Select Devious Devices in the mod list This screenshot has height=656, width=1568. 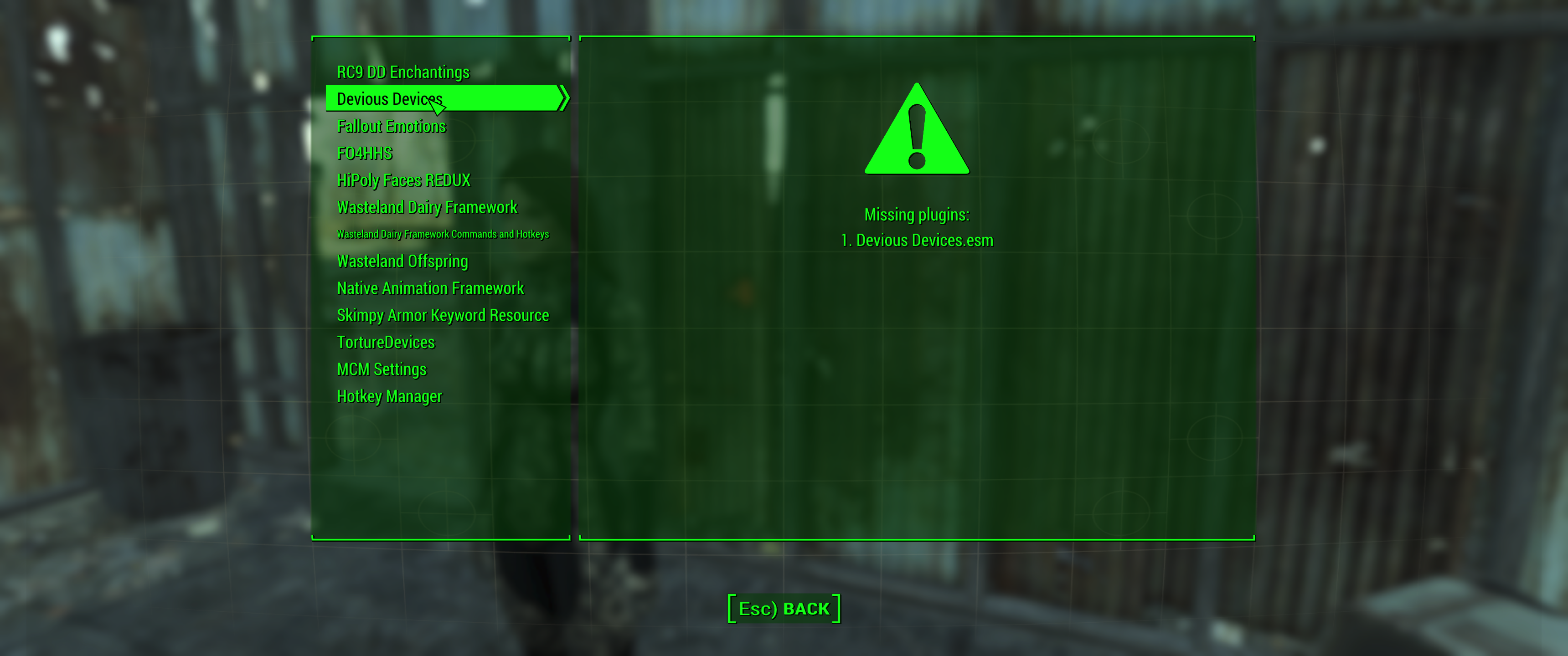(390, 98)
